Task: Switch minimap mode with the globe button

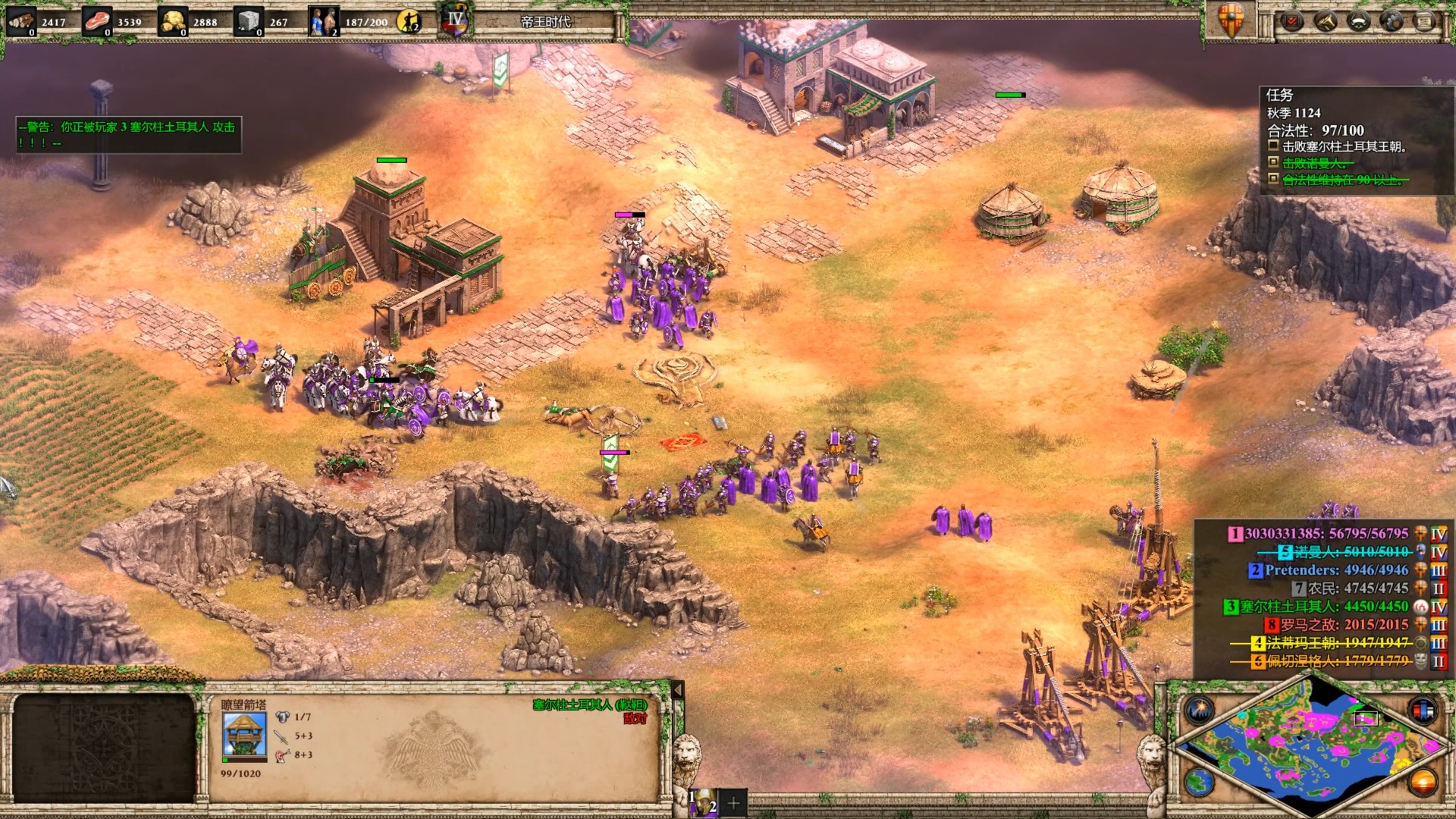Action: point(1200,781)
